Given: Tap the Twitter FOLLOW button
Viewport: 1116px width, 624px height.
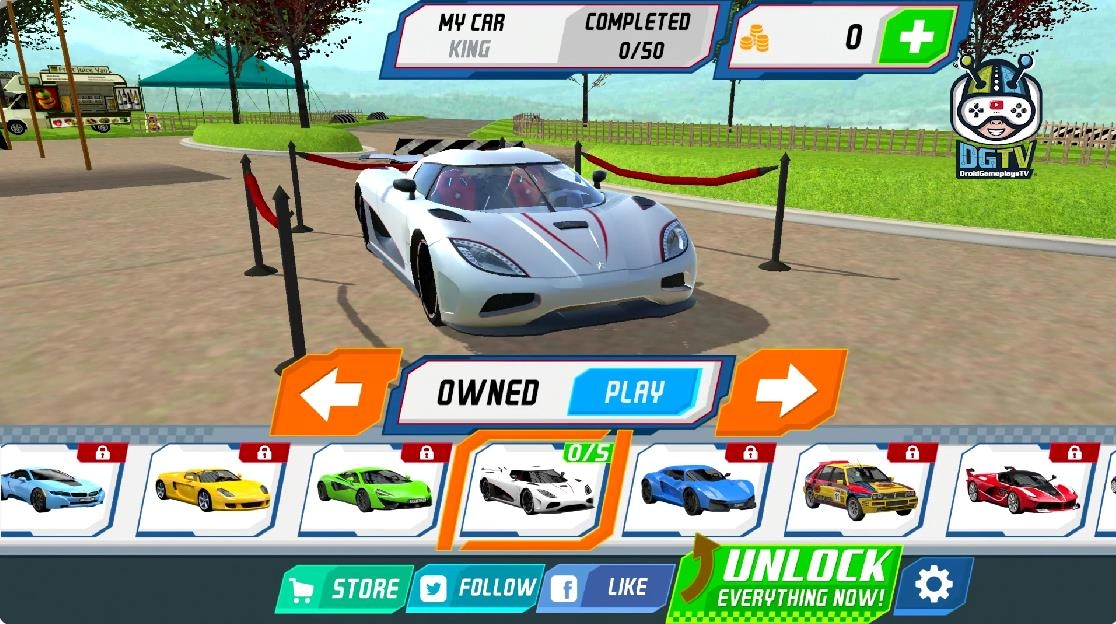Looking at the screenshot, I should click(x=475, y=588).
